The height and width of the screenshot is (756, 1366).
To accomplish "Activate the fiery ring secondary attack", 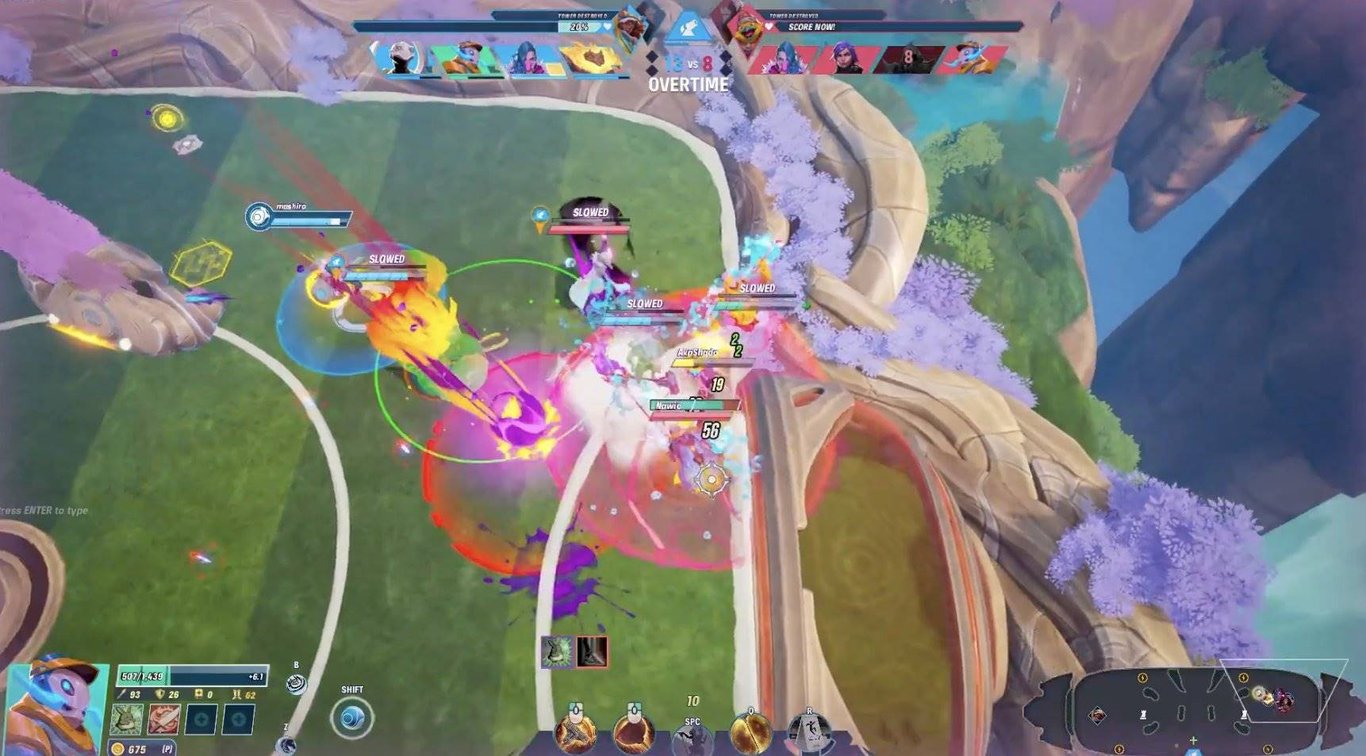I will [632, 733].
